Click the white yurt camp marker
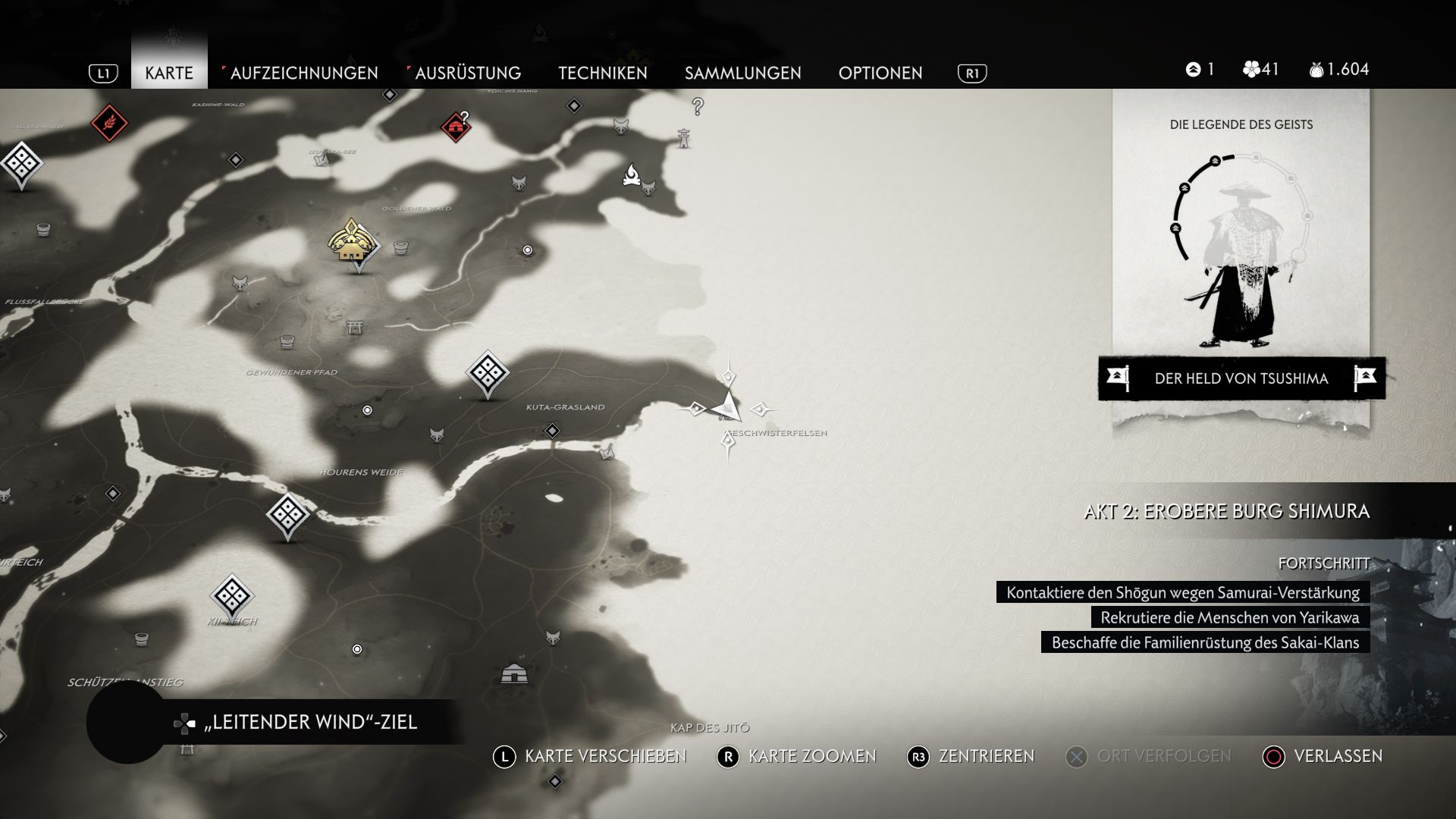Screen dimensions: 1456x819 [516, 673]
